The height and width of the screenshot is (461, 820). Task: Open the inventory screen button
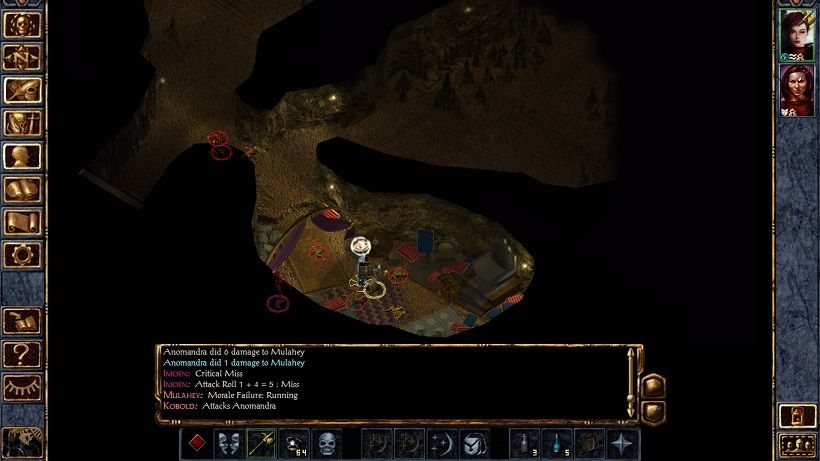(x=22, y=124)
